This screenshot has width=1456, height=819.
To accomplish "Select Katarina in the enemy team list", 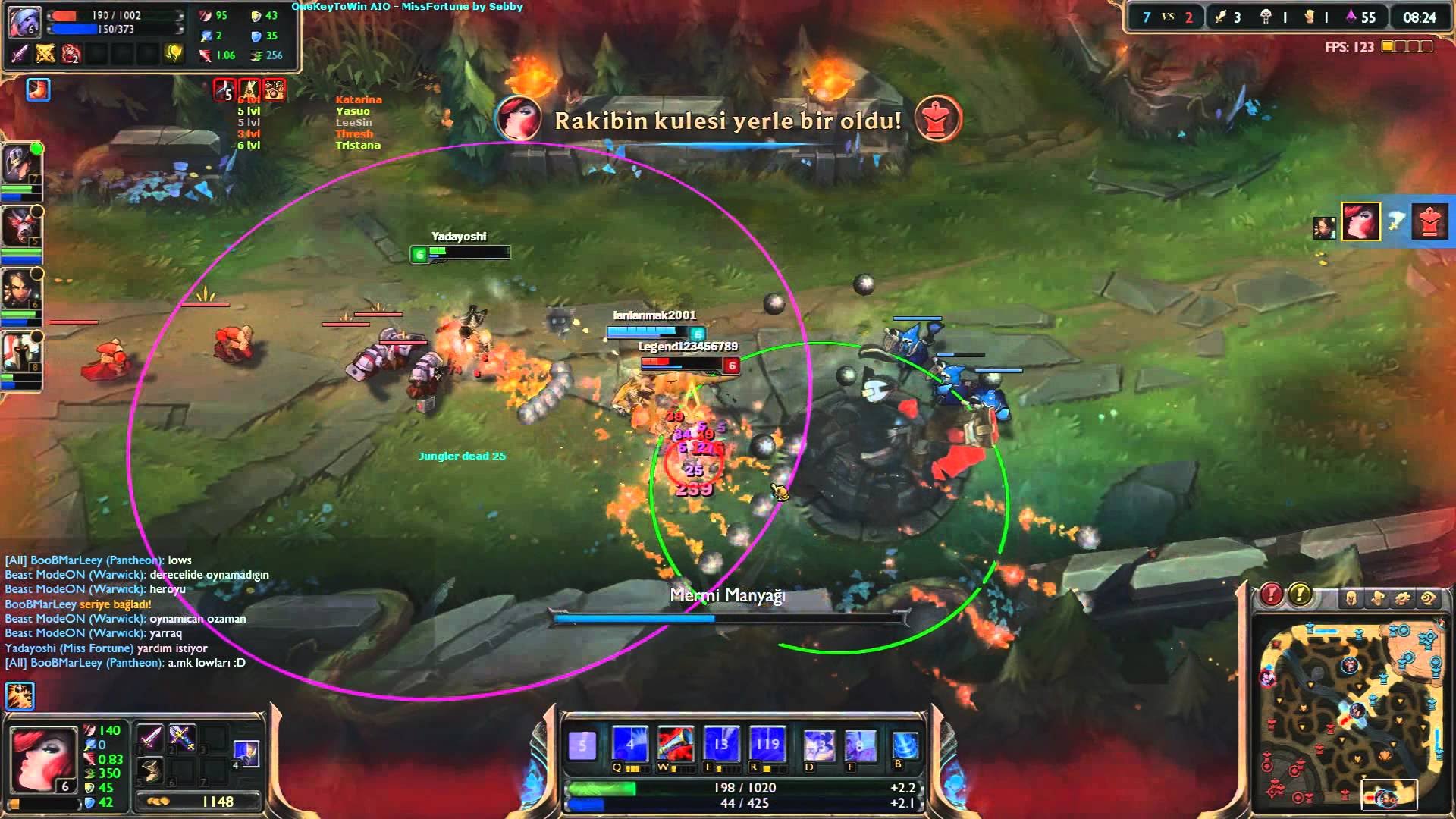I will pos(360,100).
